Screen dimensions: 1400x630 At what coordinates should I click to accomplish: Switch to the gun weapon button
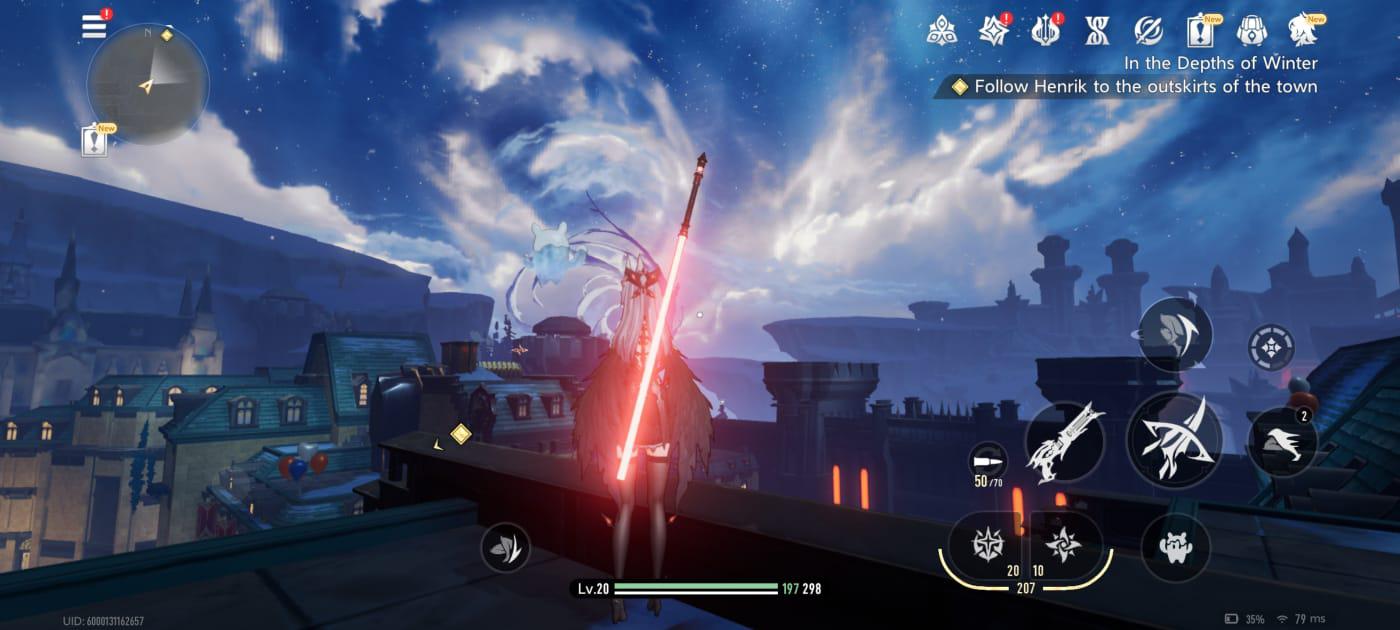tap(1064, 442)
